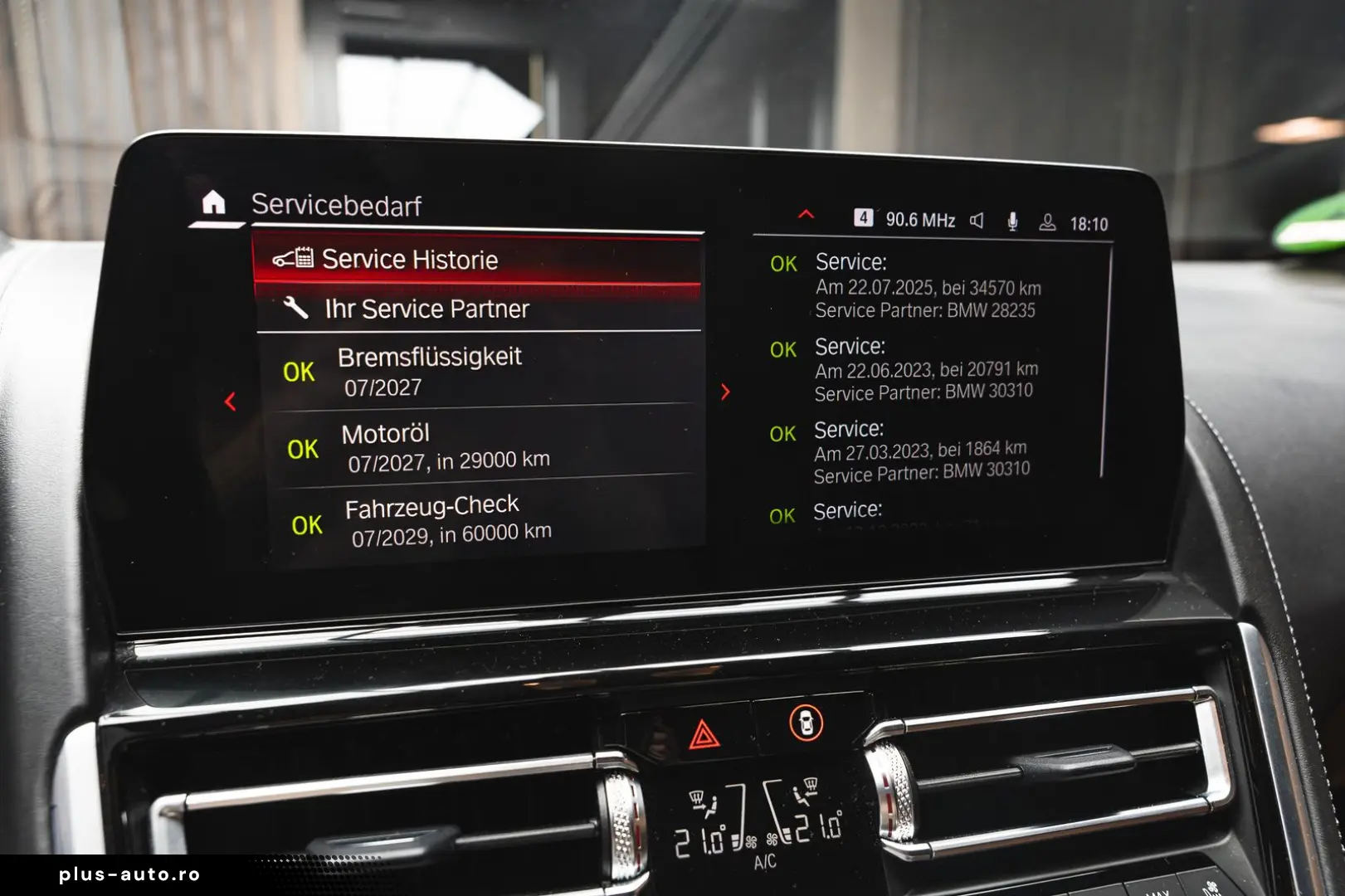Select the service entry from 27.03.2023
The height and width of the screenshot is (896, 1345).
[921, 451]
